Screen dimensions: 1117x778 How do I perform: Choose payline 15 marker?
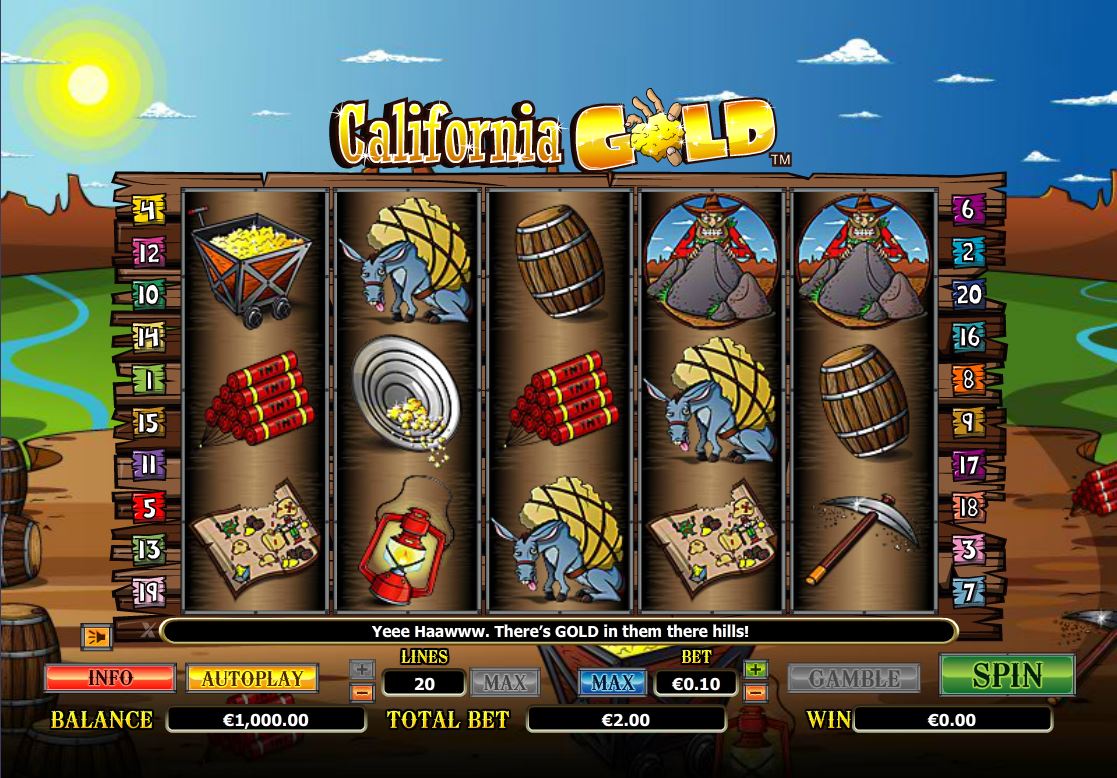148,423
